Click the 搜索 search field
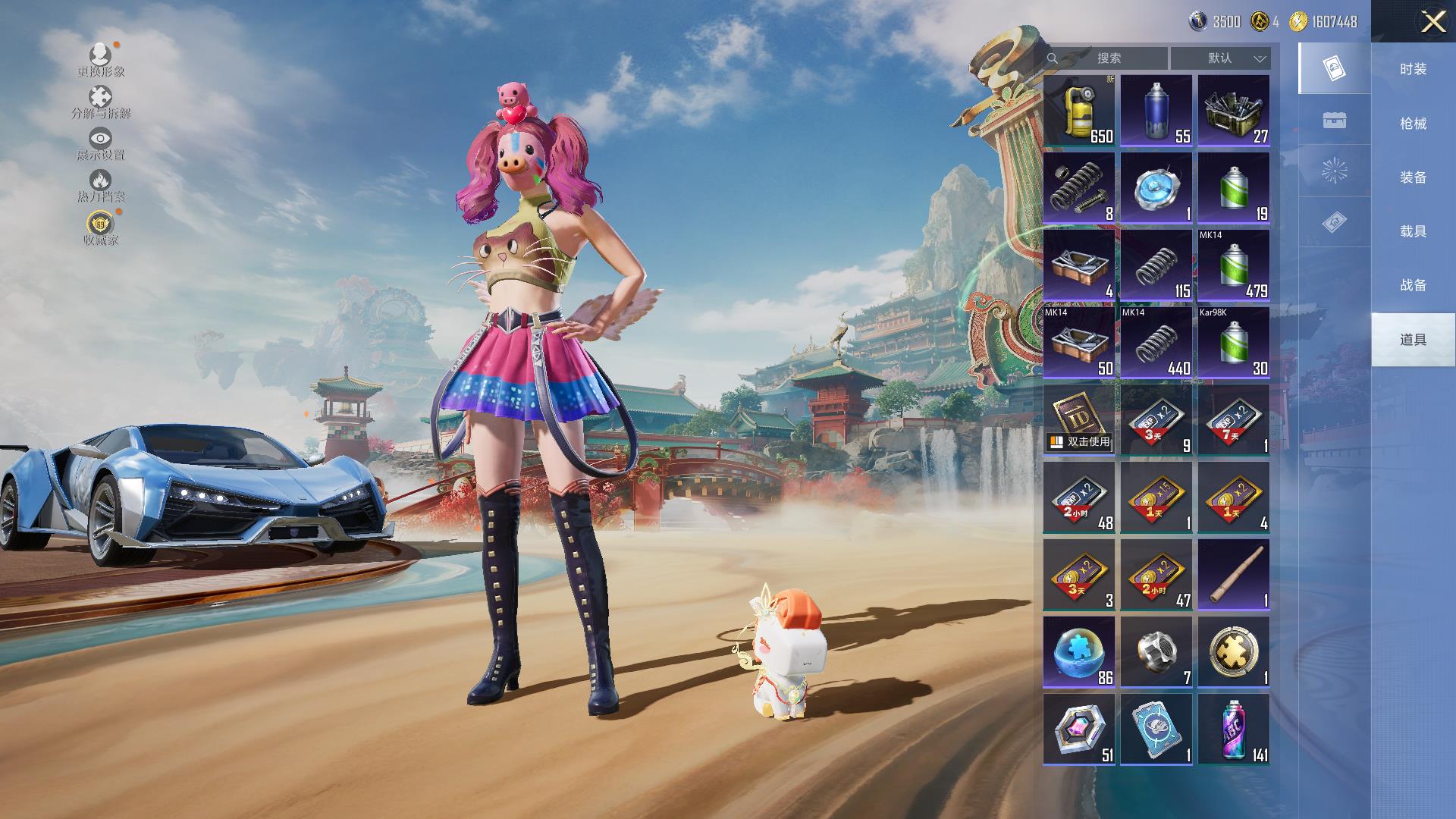The image size is (1456, 819). 1107,58
